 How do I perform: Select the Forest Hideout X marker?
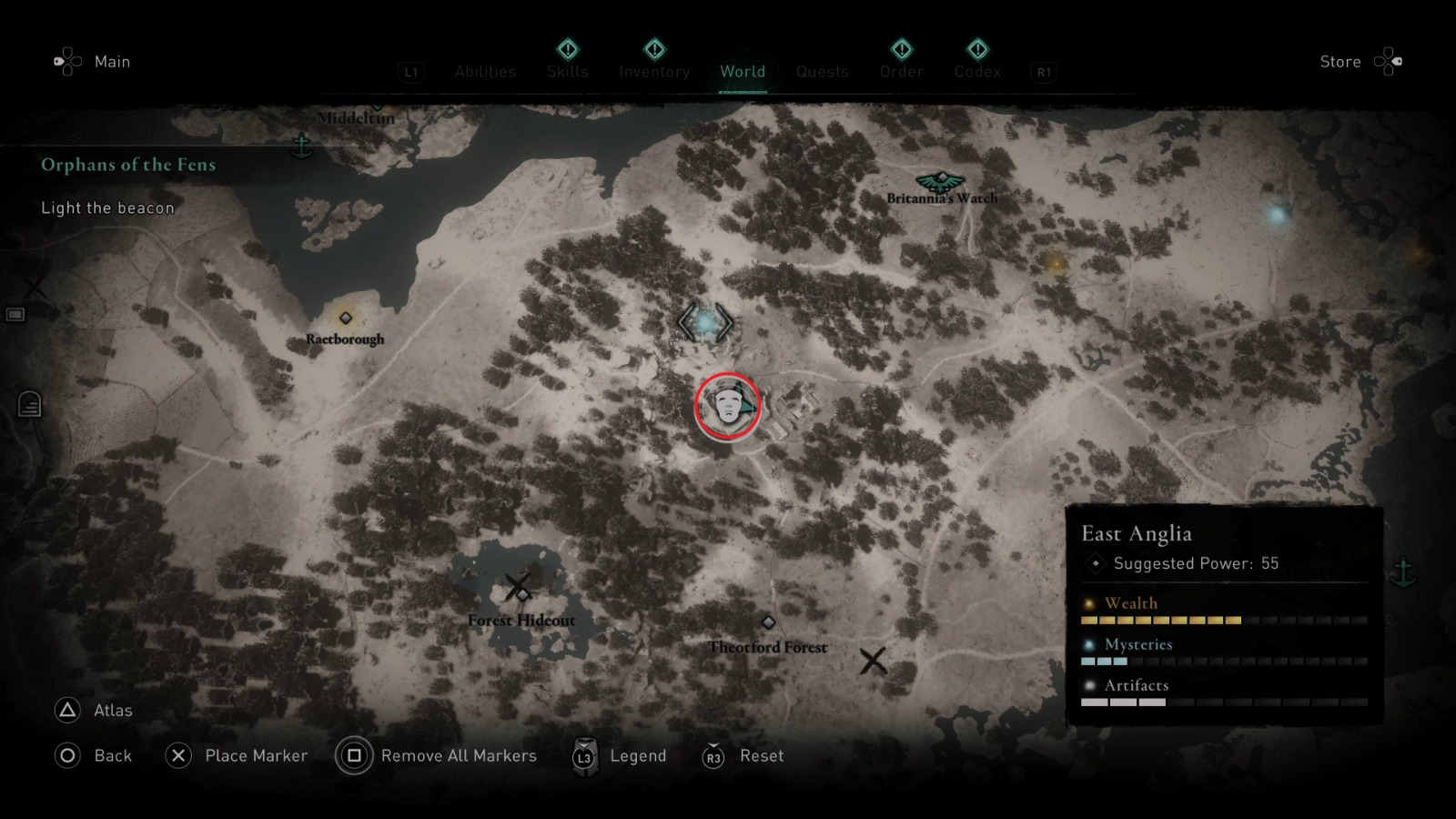click(x=519, y=587)
